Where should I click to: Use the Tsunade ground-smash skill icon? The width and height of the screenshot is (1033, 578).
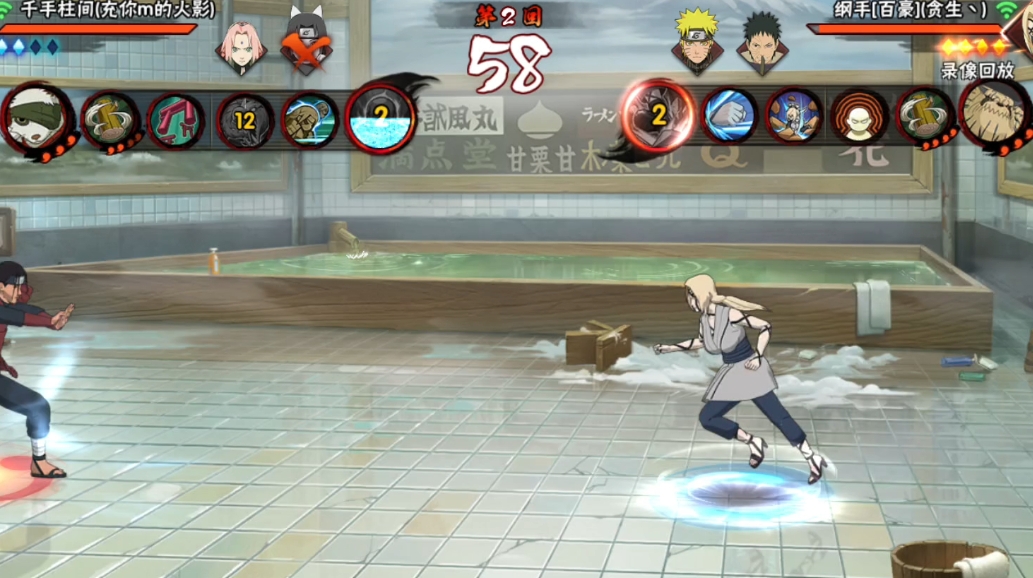click(794, 115)
